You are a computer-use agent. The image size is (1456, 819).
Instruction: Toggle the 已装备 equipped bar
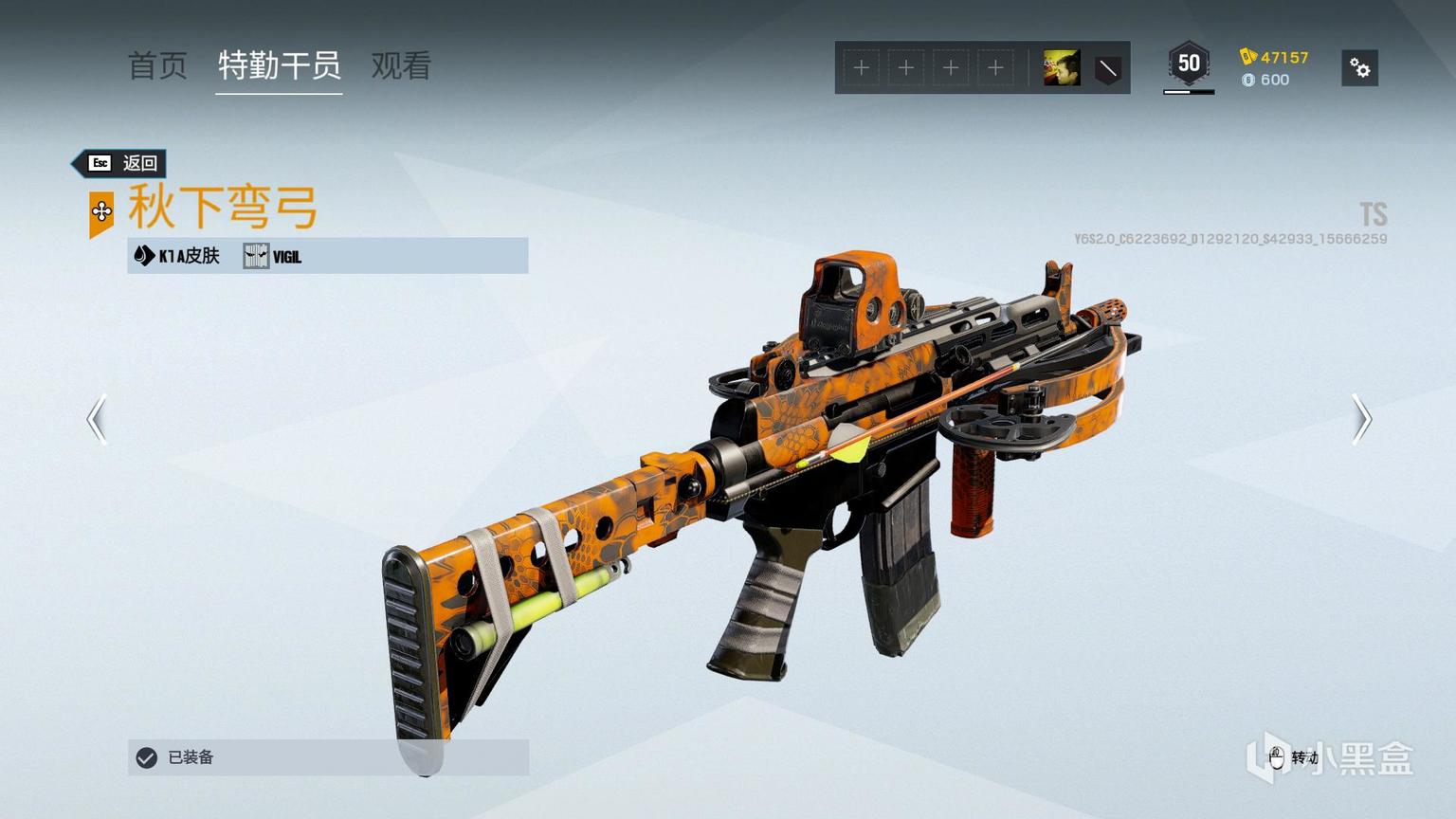tap(327, 757)
